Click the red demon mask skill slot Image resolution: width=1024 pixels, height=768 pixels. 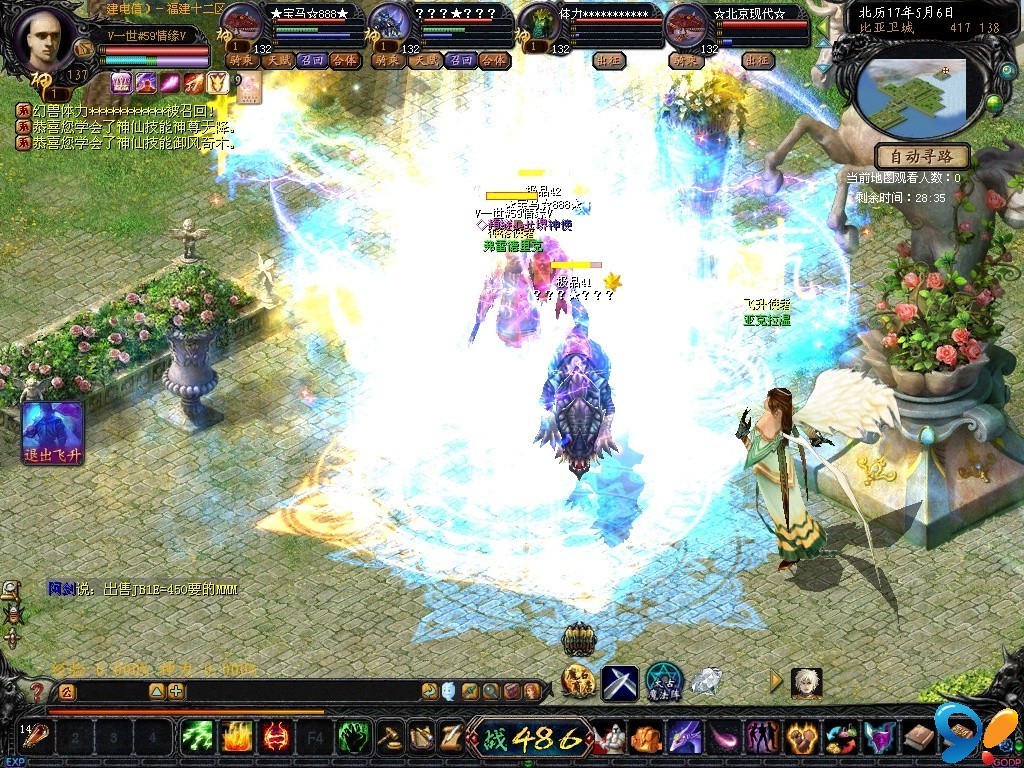275,738
